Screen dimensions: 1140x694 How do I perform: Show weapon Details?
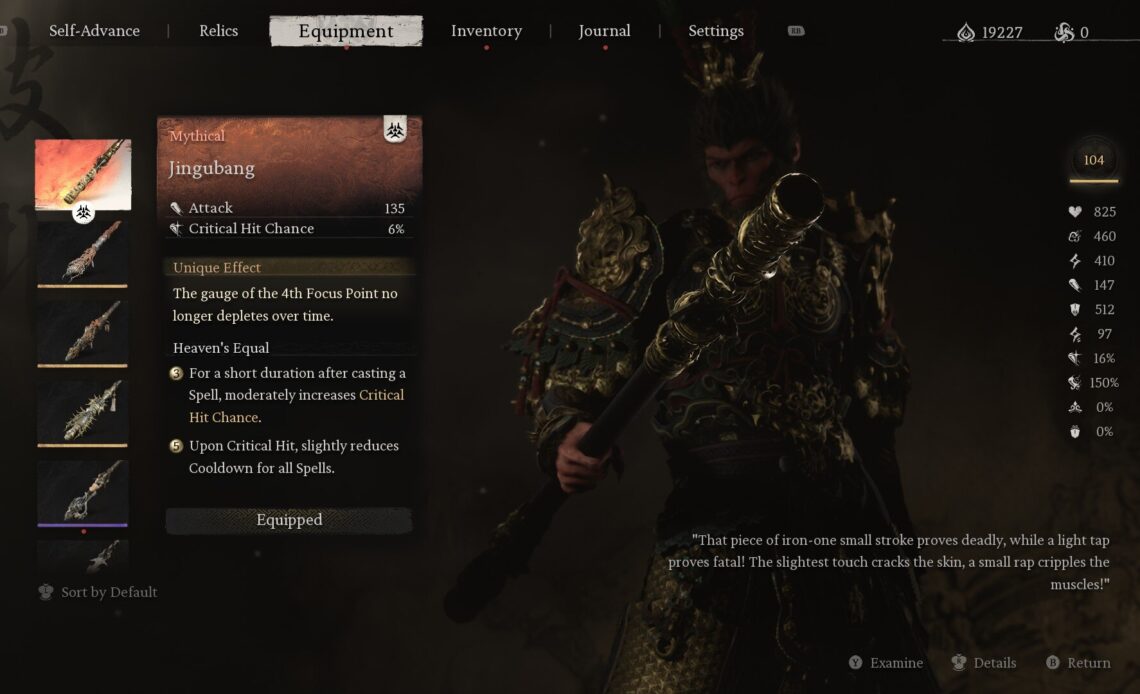983,663
